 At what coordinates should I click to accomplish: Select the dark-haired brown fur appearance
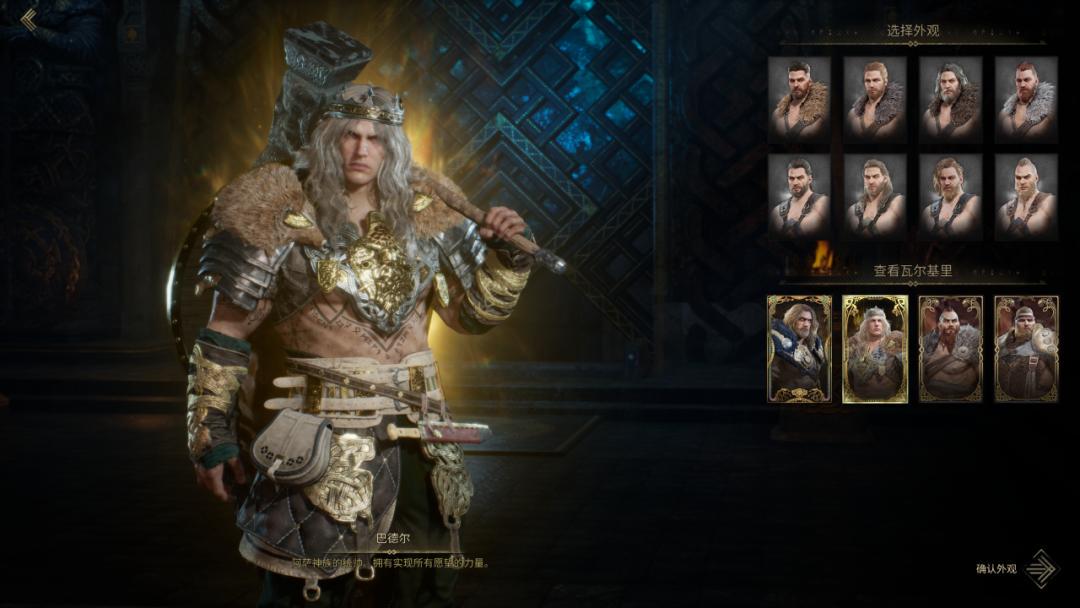coord(799,98)
